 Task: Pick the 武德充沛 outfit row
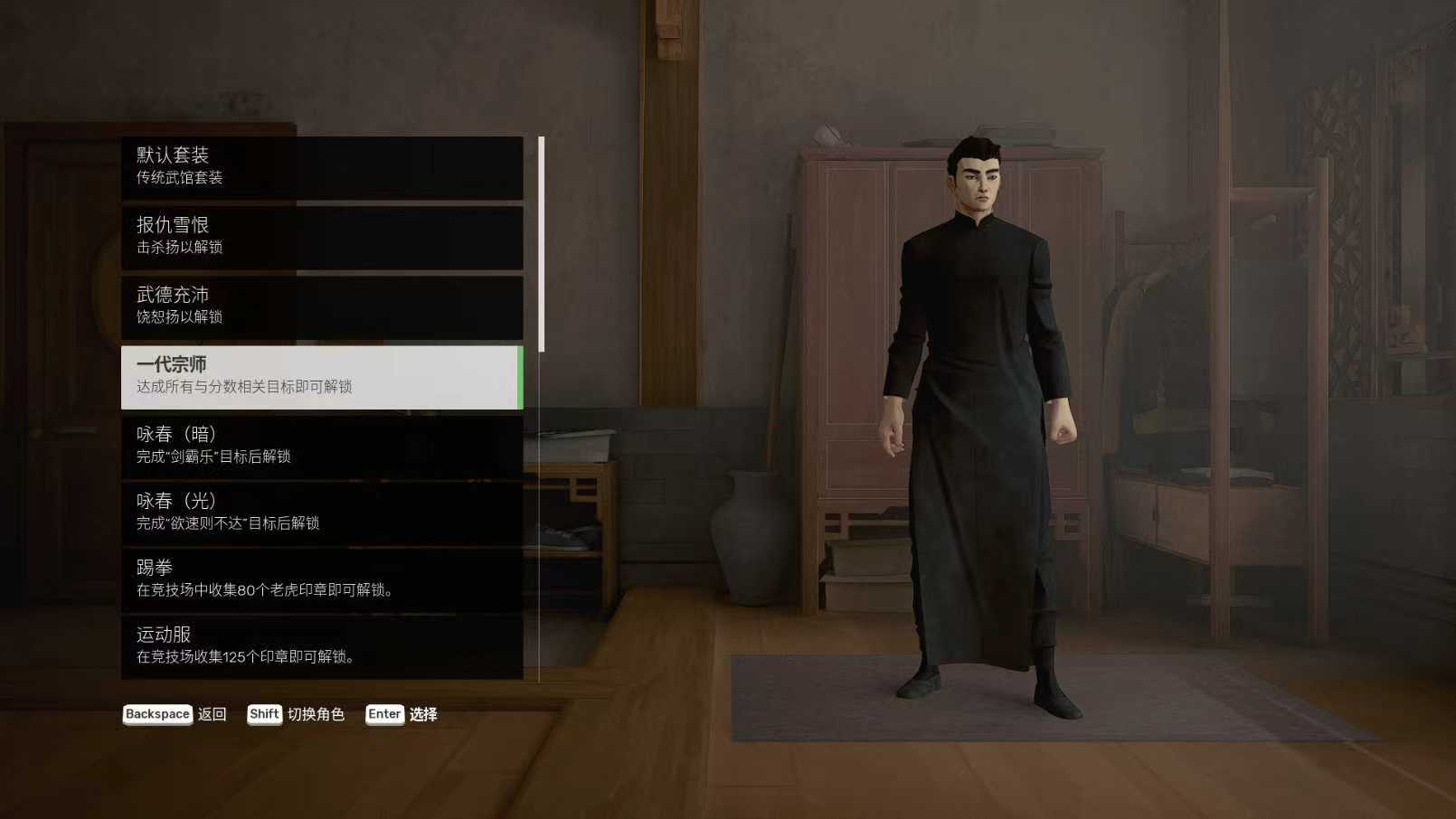[322, 306]
